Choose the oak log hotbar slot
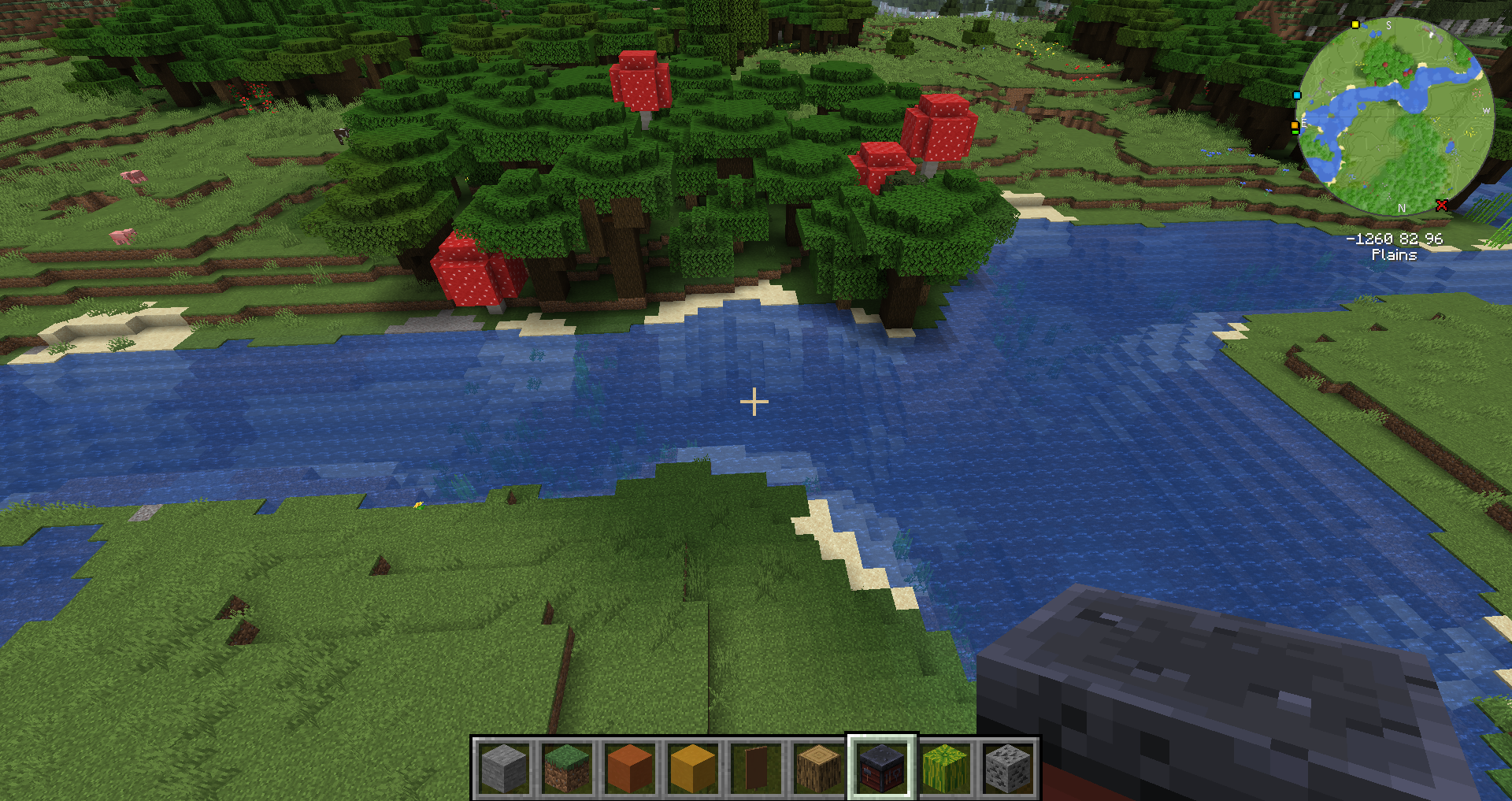Screen dimensions: 1512x801 [x=819, y=768]
